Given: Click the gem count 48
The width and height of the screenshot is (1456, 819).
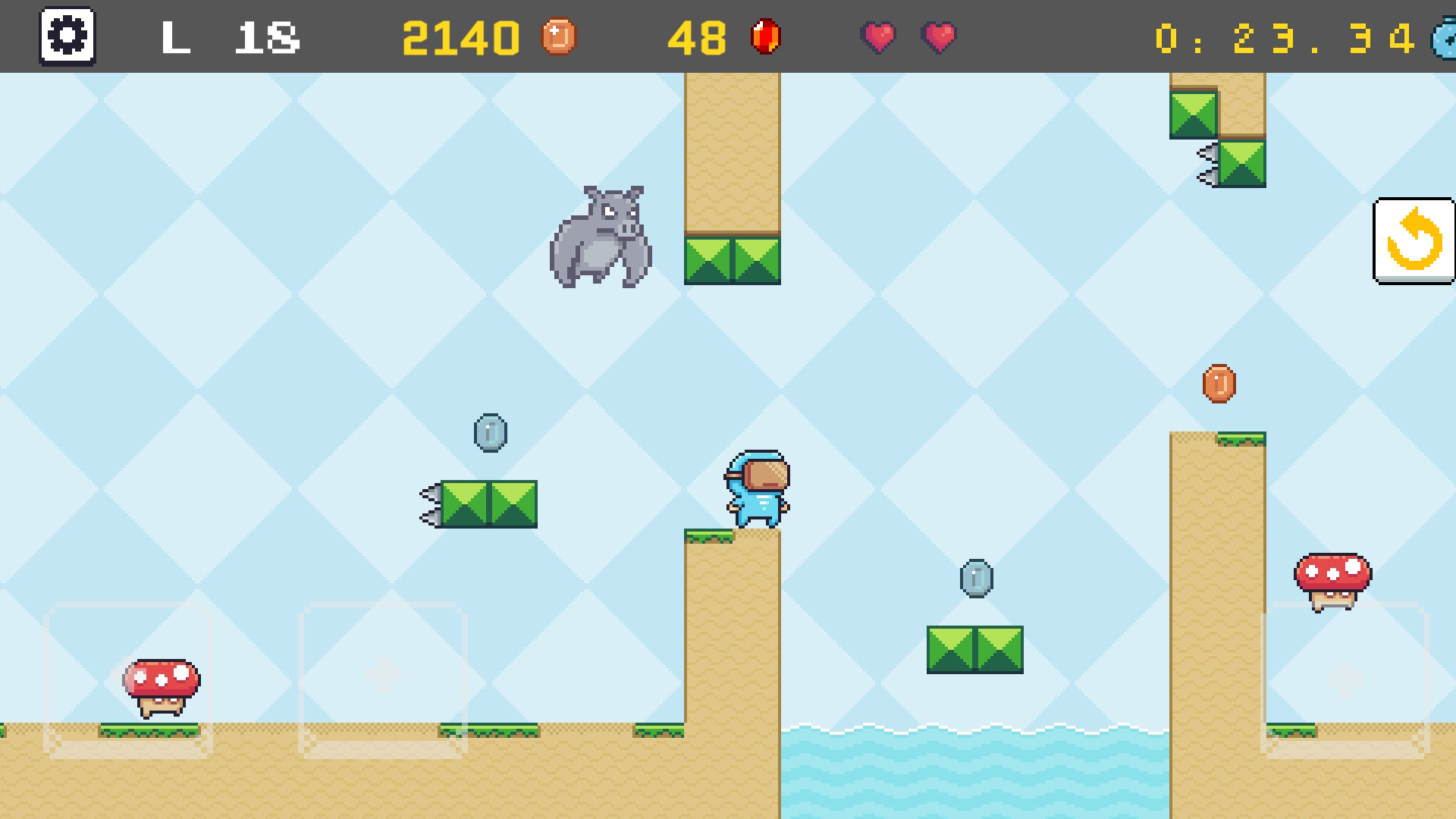Looking at the screenshot, I should pos(699,36).
